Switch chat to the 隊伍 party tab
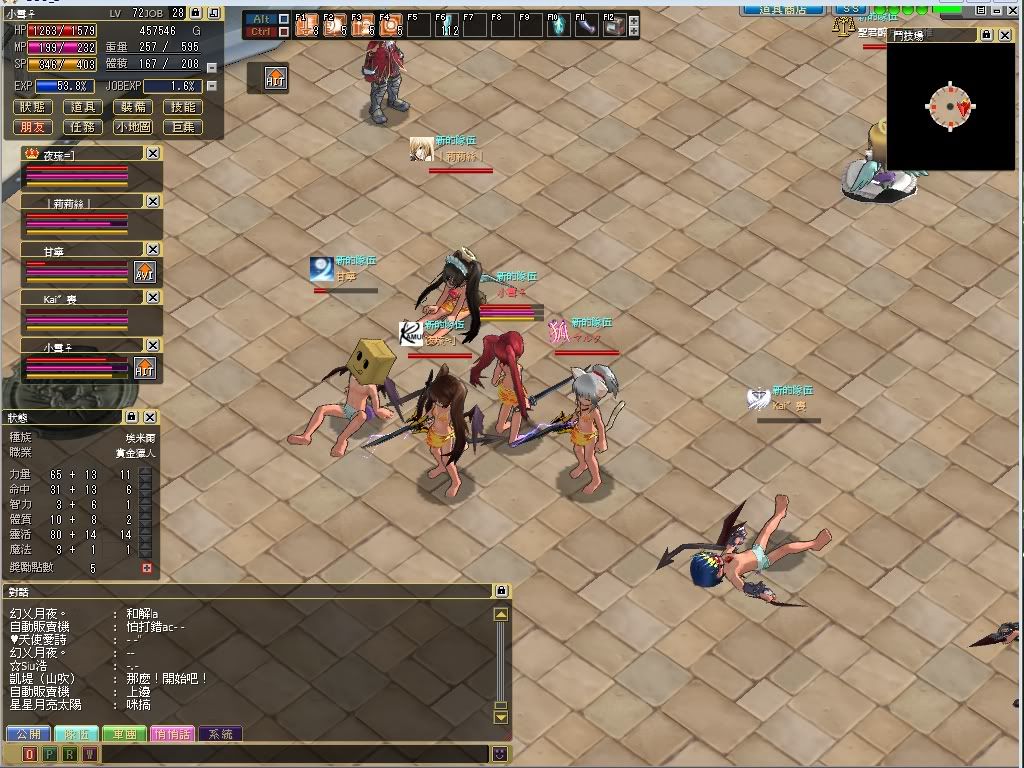This screenshot has height=768, width=1024. (x=76, y=734)
